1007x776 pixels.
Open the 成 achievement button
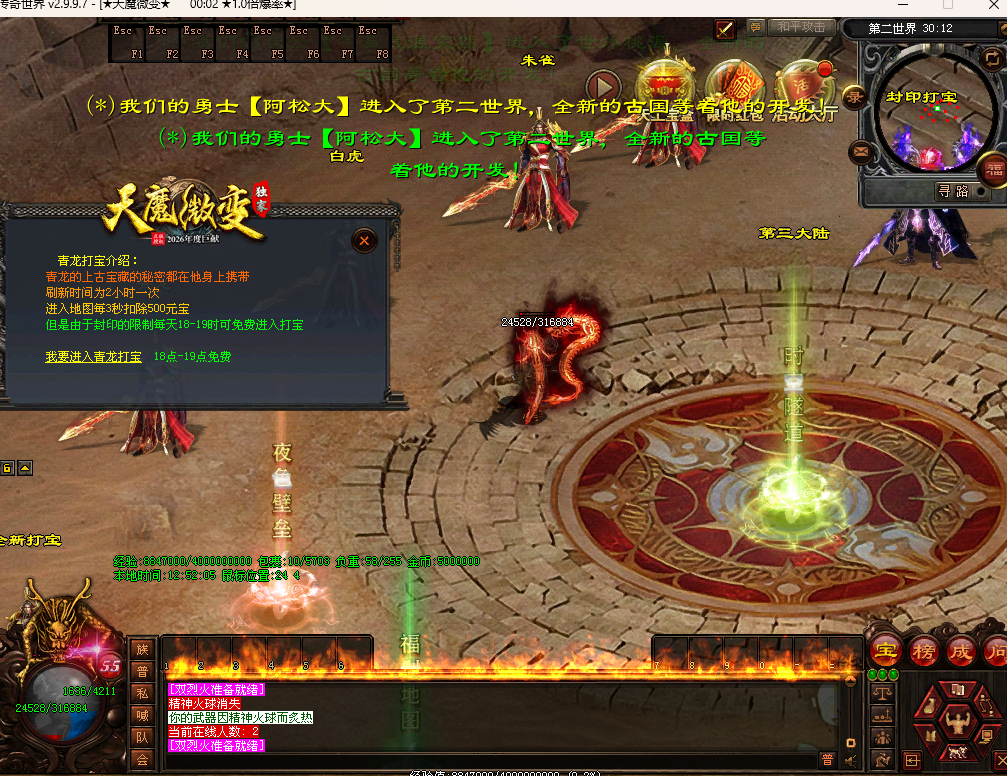click(961, 650)
